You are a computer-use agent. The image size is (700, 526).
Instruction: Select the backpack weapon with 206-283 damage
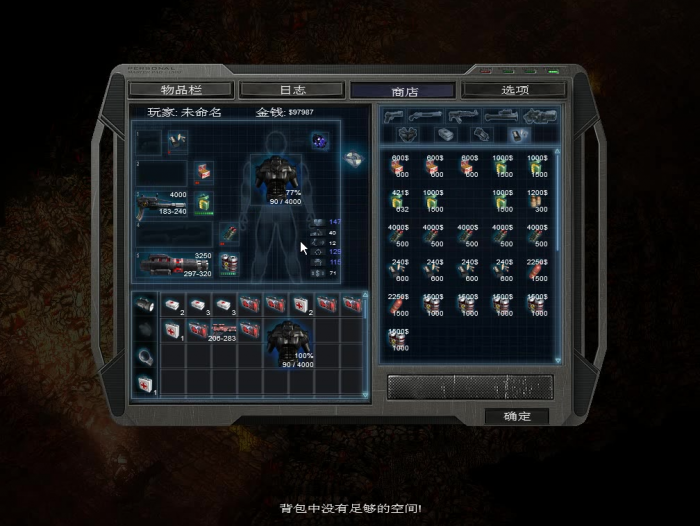[x=222, y=330]
